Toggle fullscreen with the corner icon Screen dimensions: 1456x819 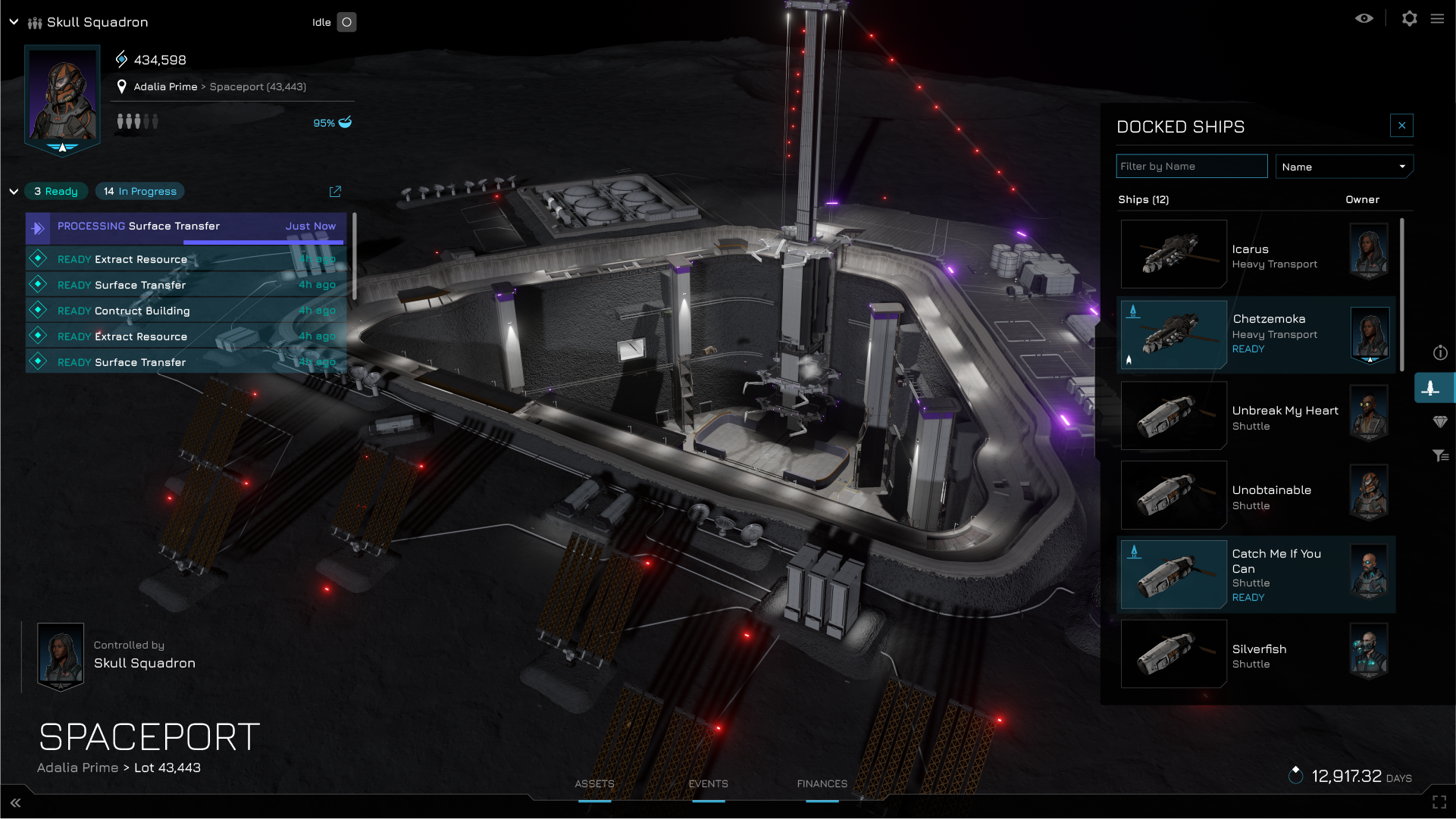(1439, 802)
